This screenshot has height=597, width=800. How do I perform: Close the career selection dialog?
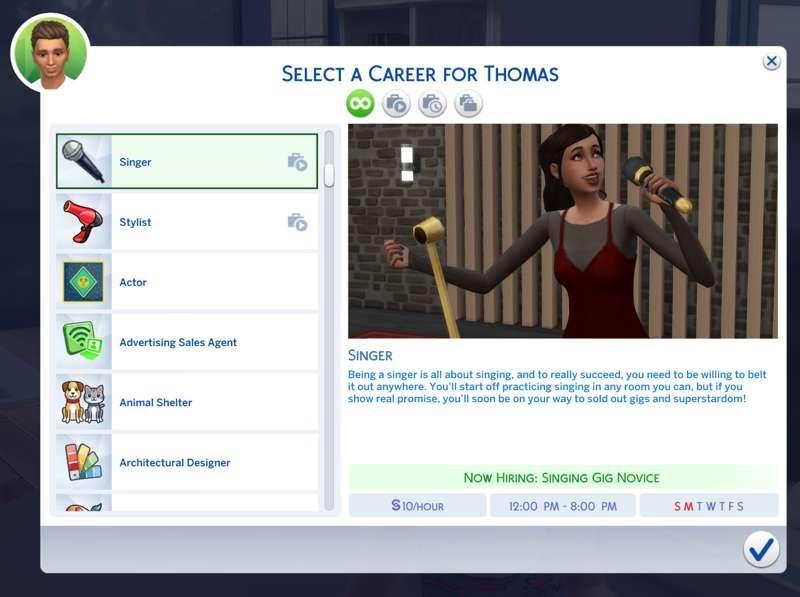[771, 62]
